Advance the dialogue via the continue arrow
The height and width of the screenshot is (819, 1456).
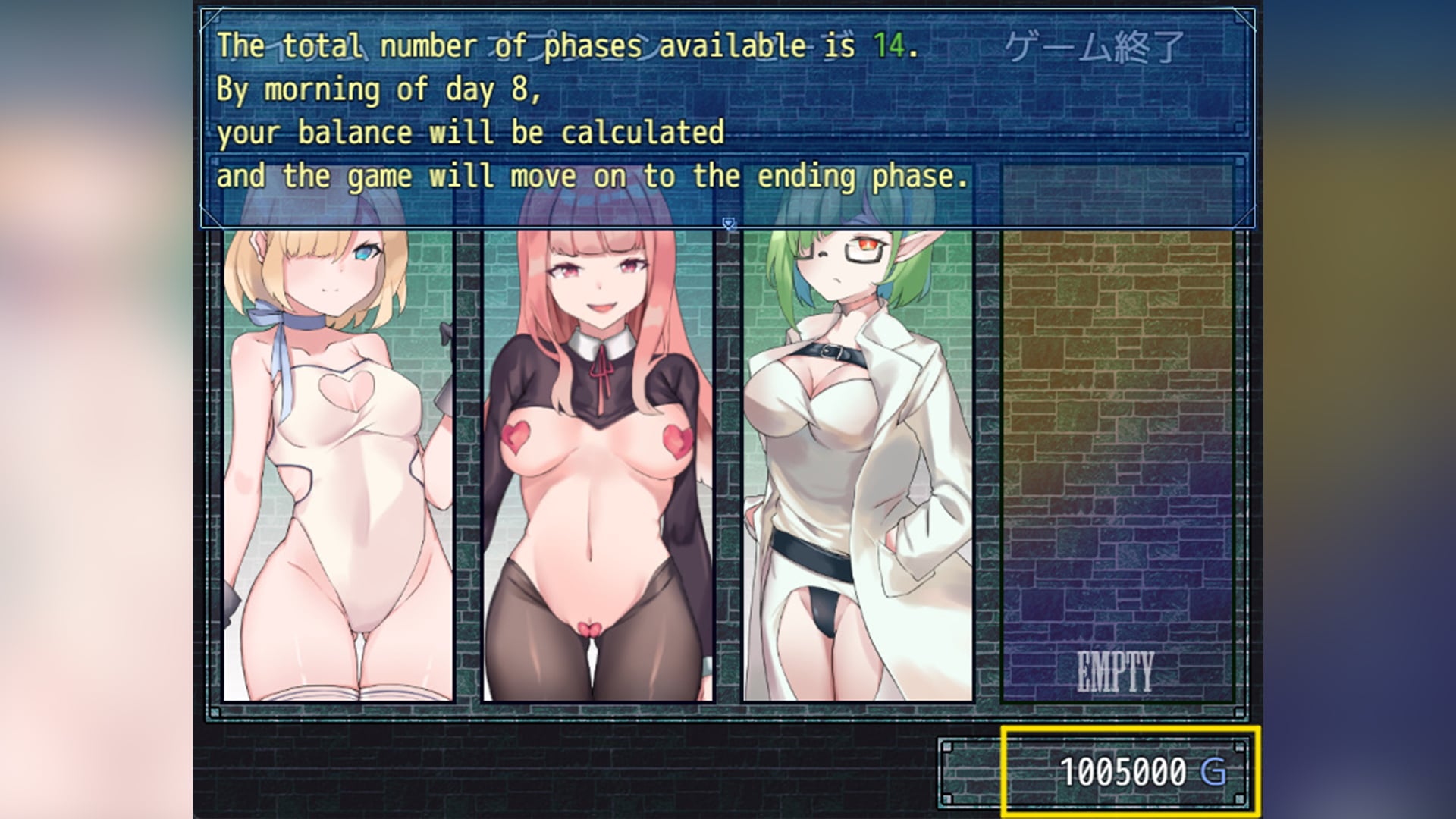click(x=728, y=223)
